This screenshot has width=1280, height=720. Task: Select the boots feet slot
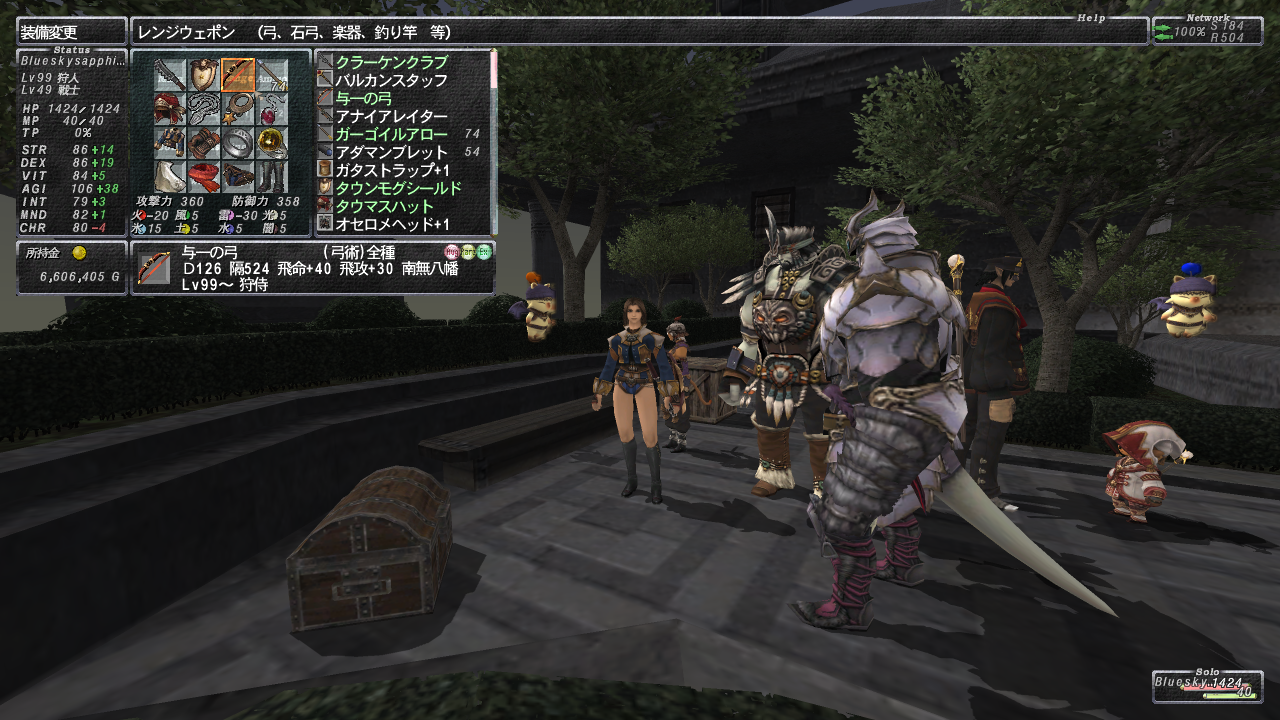coord(272,177)
